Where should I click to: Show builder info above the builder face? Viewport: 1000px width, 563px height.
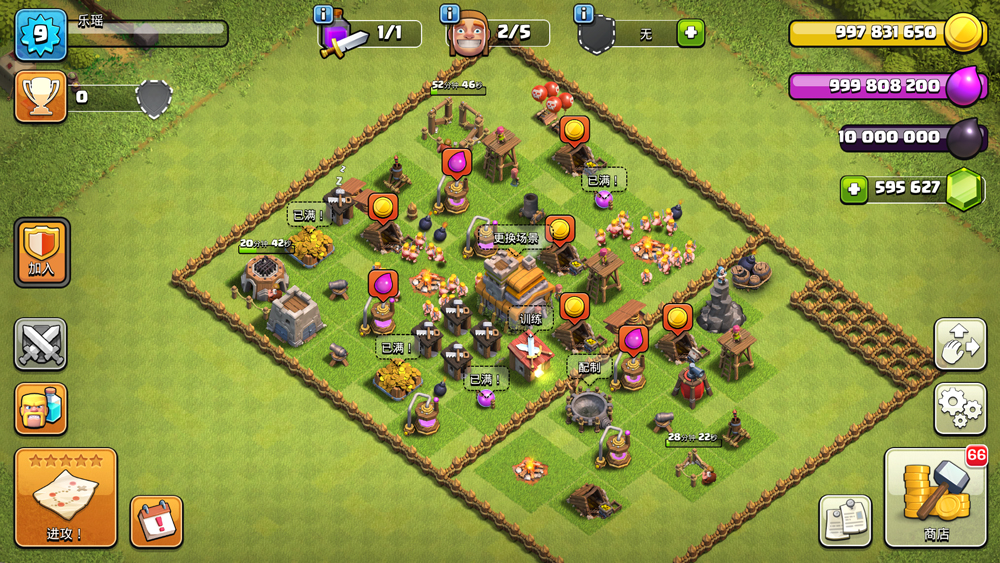(x=450, y=14)
